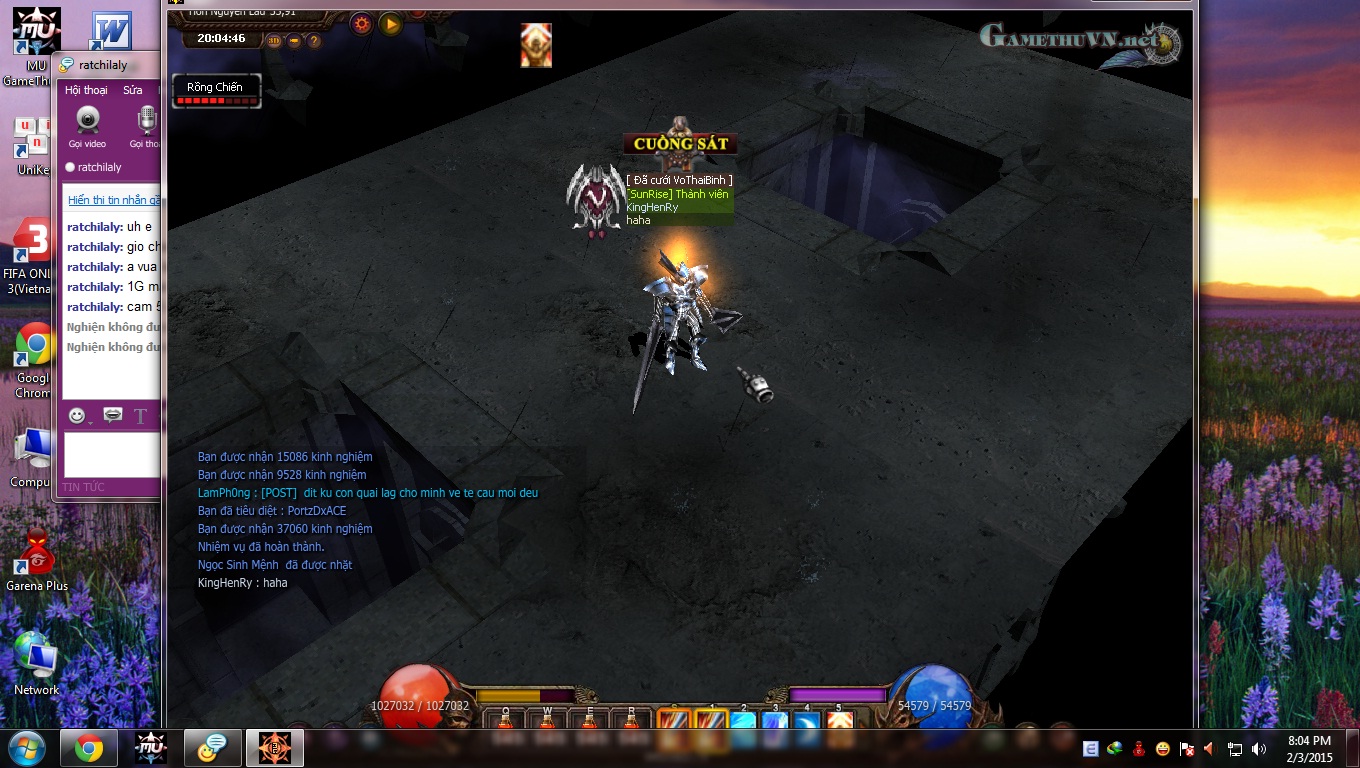Activate the orange burst skill in slot 5
This screenshot has height=768, width=1360.
(839, 722)
